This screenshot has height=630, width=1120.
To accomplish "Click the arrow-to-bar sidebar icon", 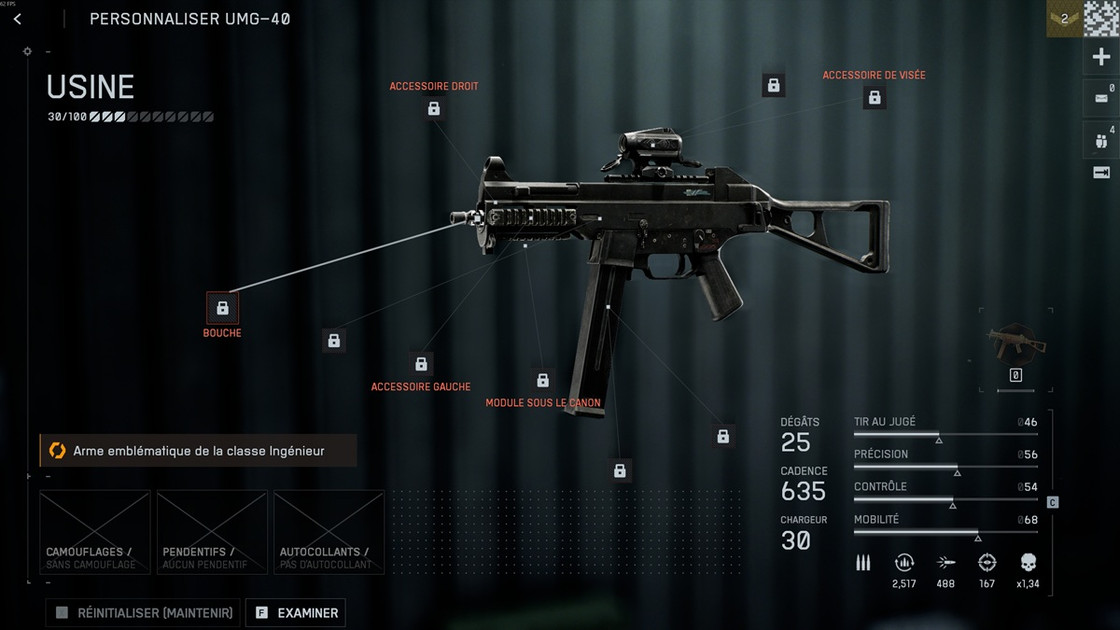I will point(1101,173).
